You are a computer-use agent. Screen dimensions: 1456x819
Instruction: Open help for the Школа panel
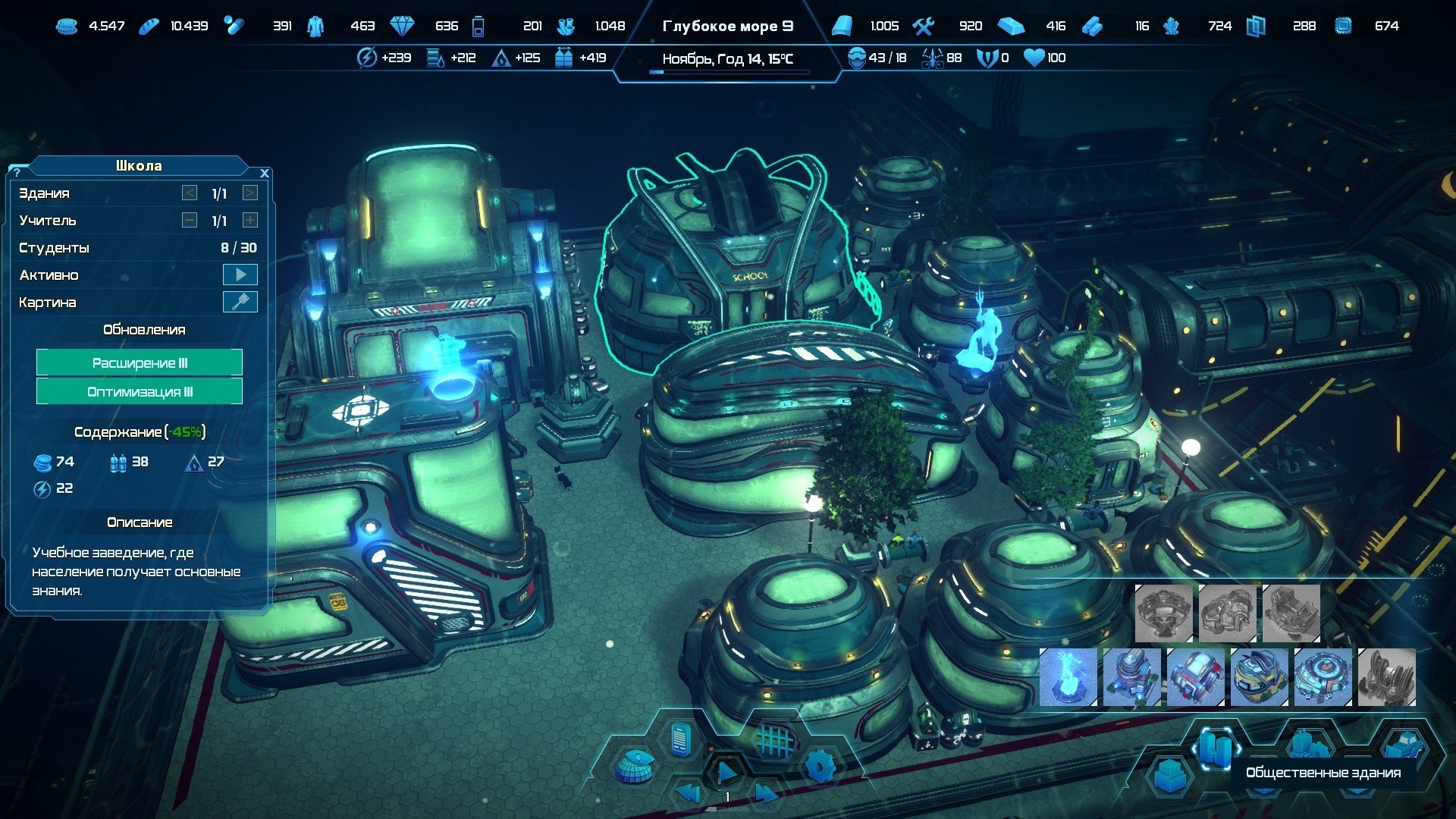pyautogui.click(x=17, y=173)
